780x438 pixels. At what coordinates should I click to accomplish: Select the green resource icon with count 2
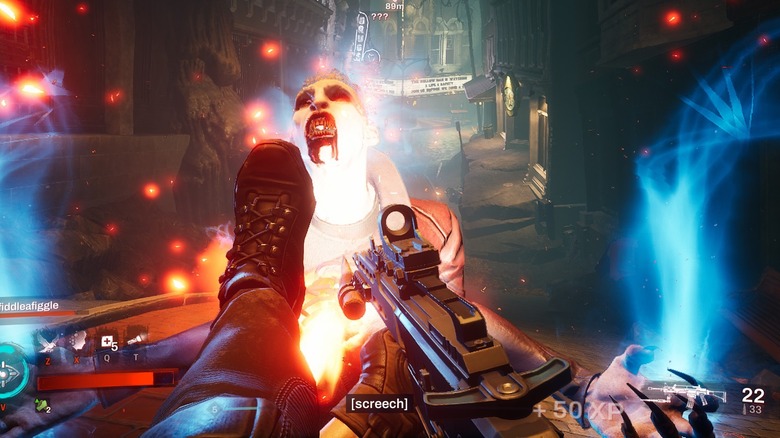pyautogui.click(x=42, y=405)
